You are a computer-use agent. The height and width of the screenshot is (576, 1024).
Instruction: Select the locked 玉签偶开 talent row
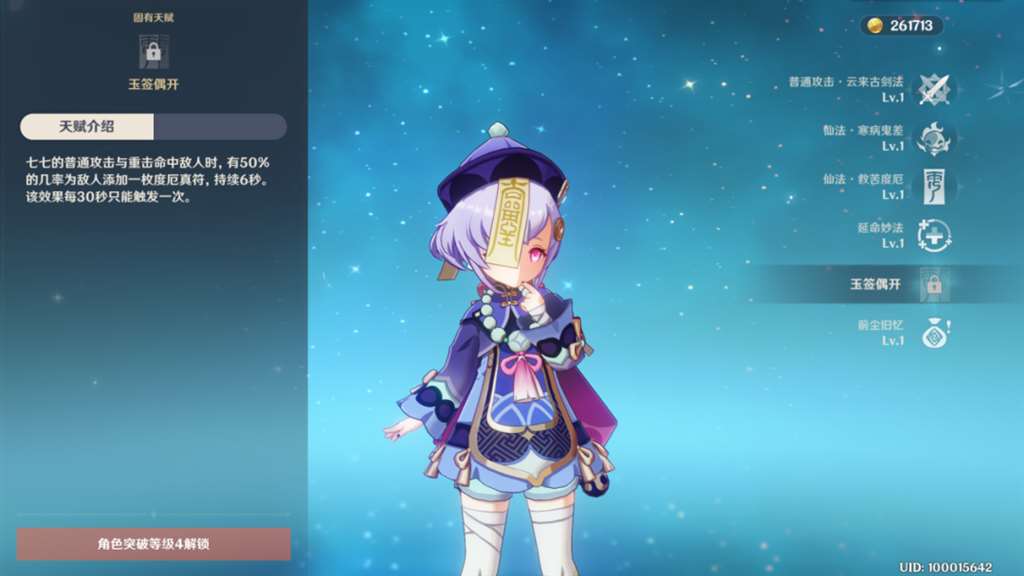[x=933, y=284]
